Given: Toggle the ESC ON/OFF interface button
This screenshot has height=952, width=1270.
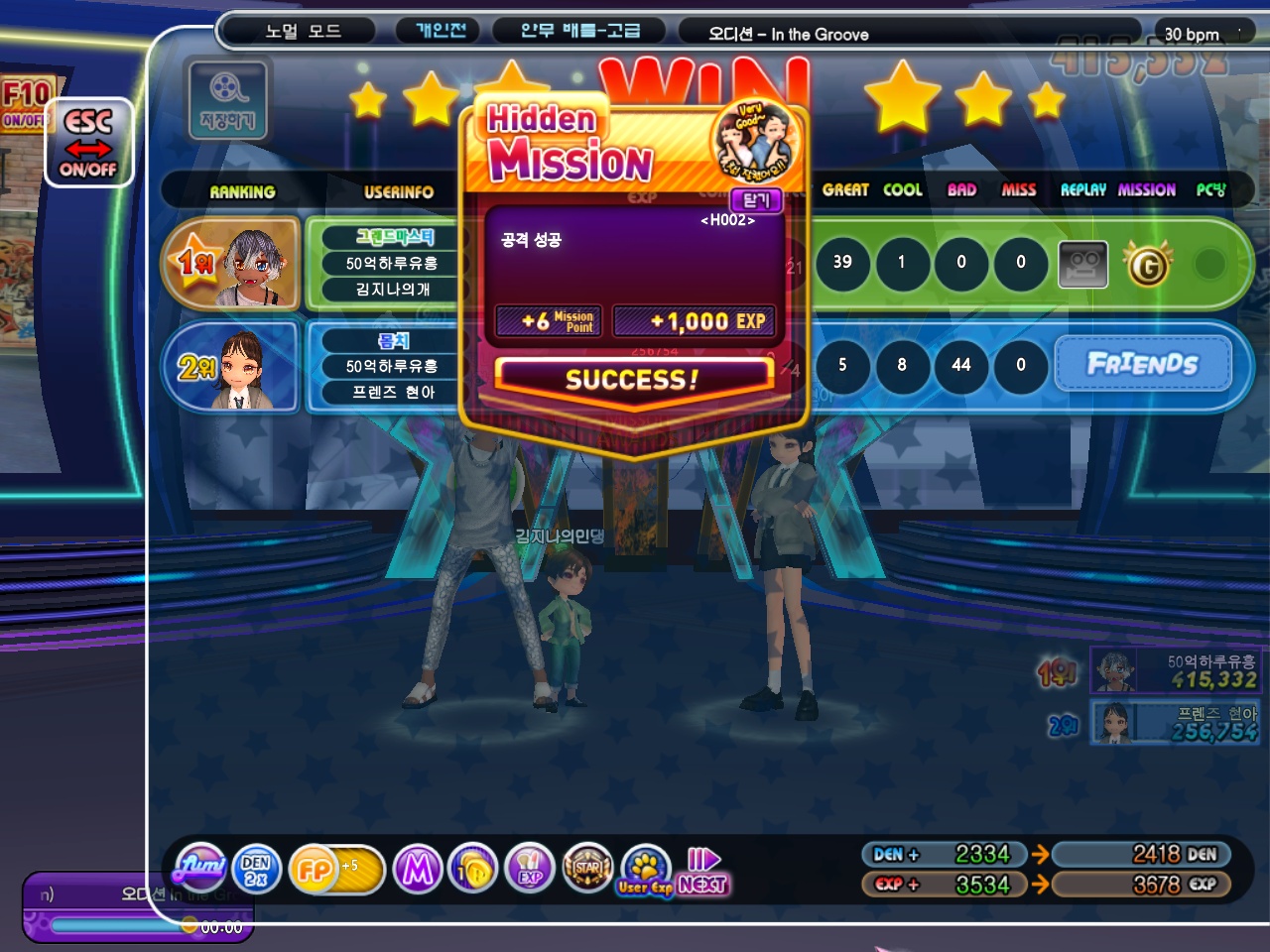Looking at the screenshot, I should point(88,143).
